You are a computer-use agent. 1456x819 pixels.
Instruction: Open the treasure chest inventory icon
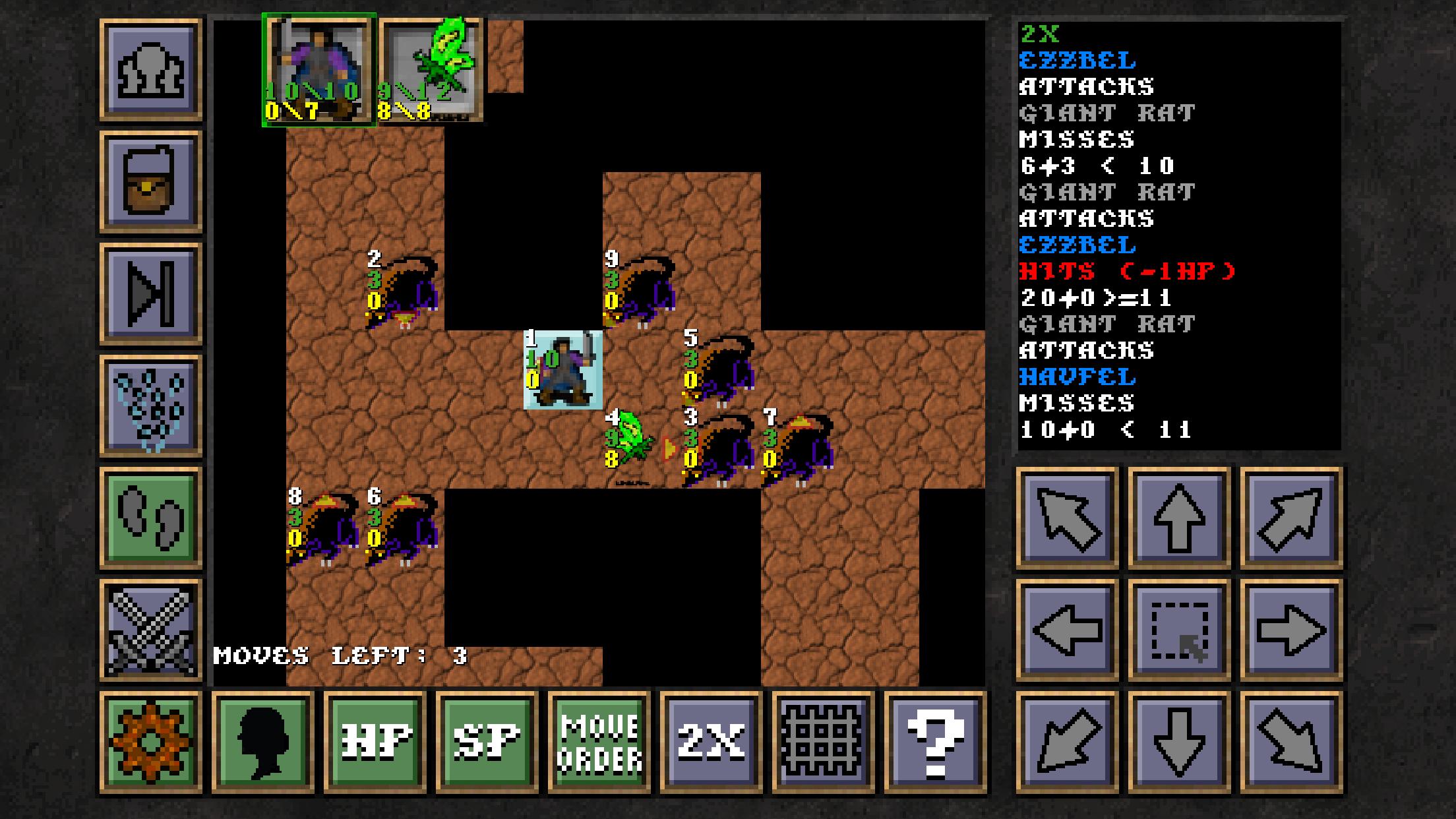(x=148, y=179)
